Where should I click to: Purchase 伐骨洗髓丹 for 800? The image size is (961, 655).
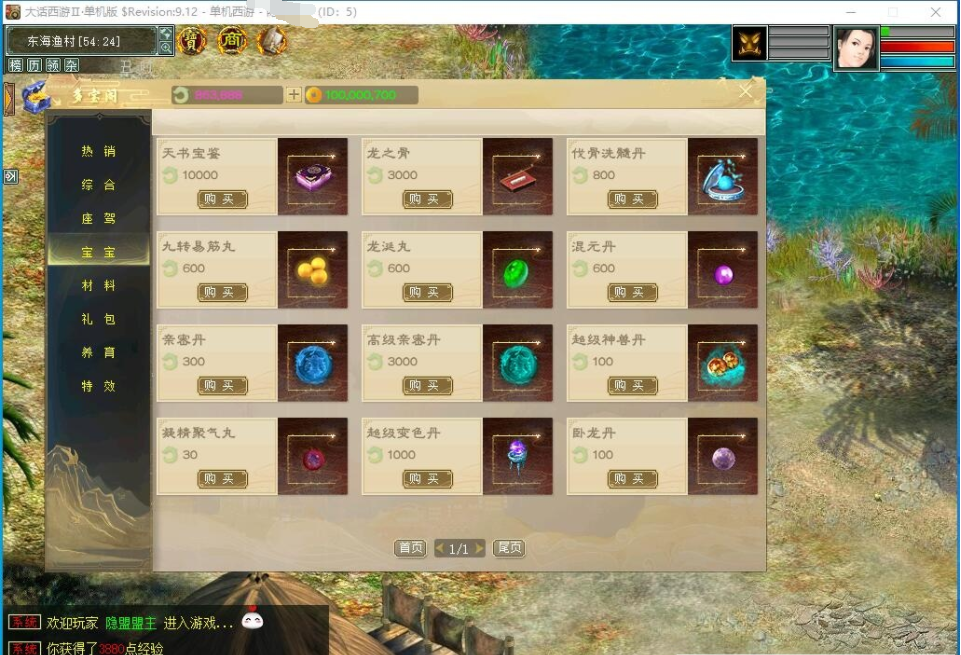632,199
